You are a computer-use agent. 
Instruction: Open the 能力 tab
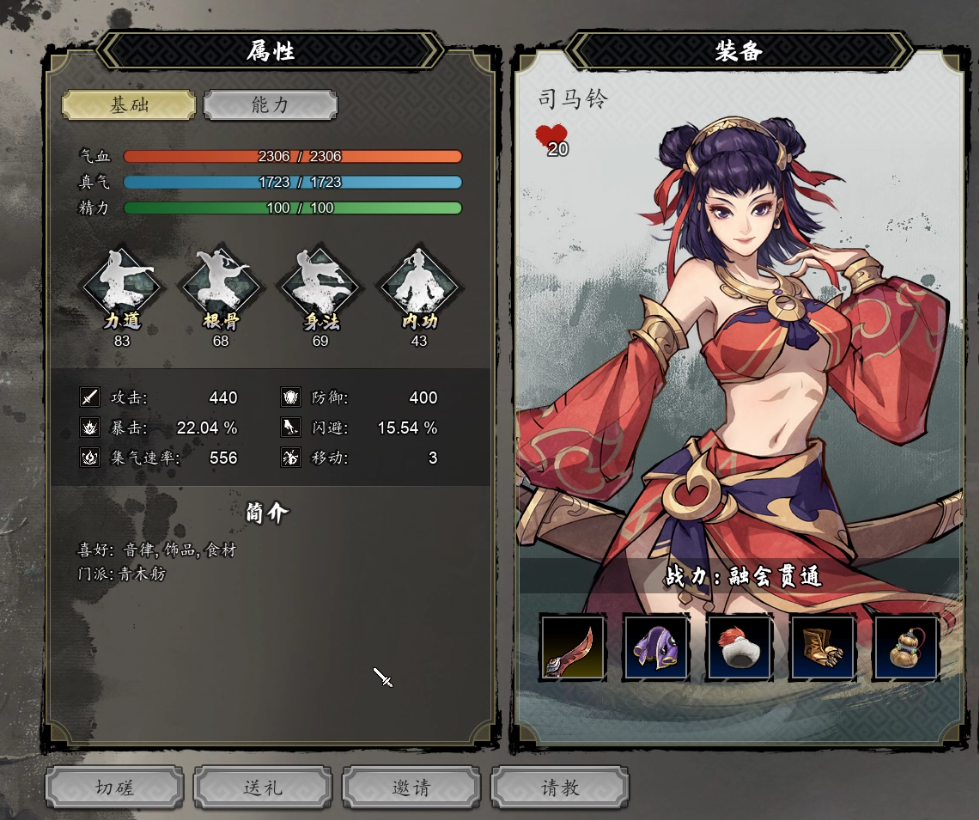click(x=270, y=104)
